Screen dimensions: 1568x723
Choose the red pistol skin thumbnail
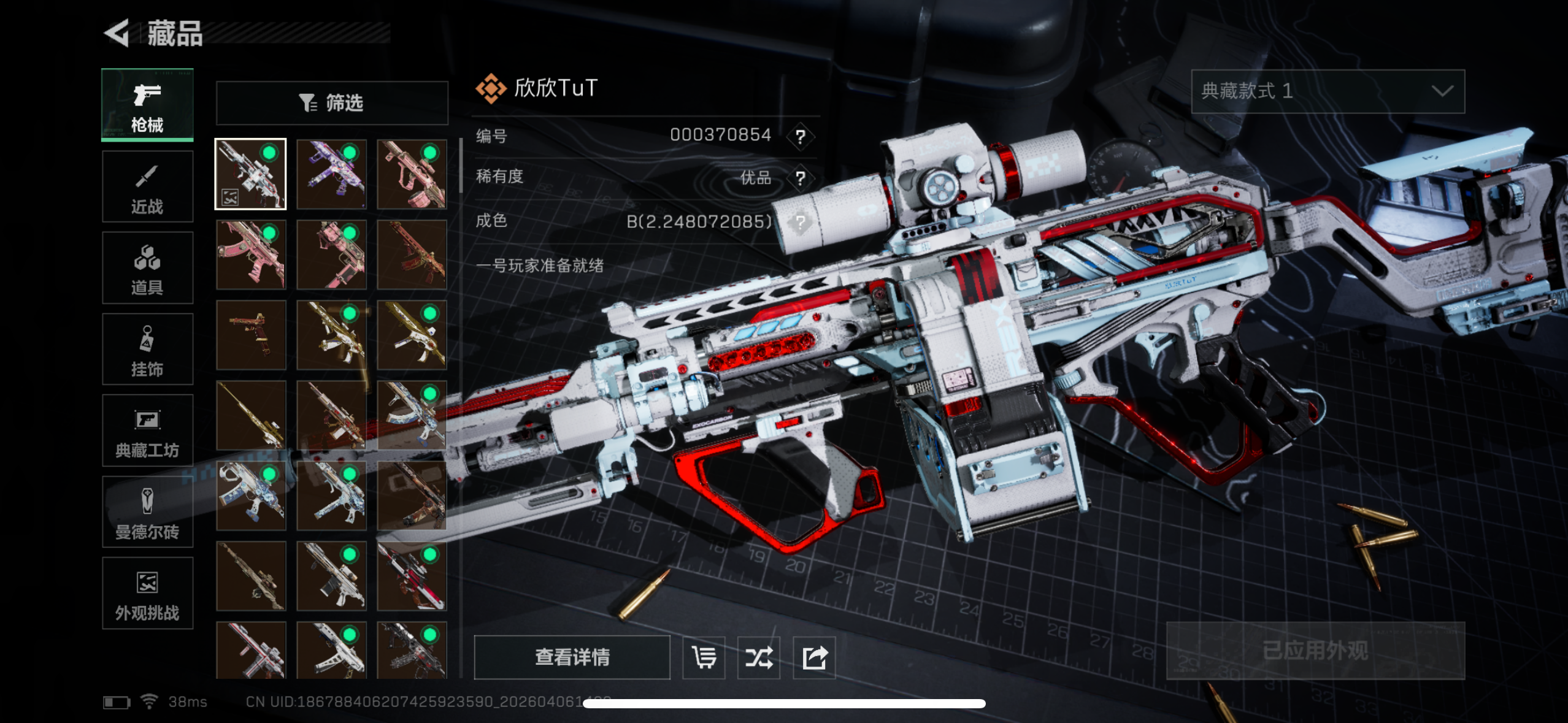[x=251, y=335]
